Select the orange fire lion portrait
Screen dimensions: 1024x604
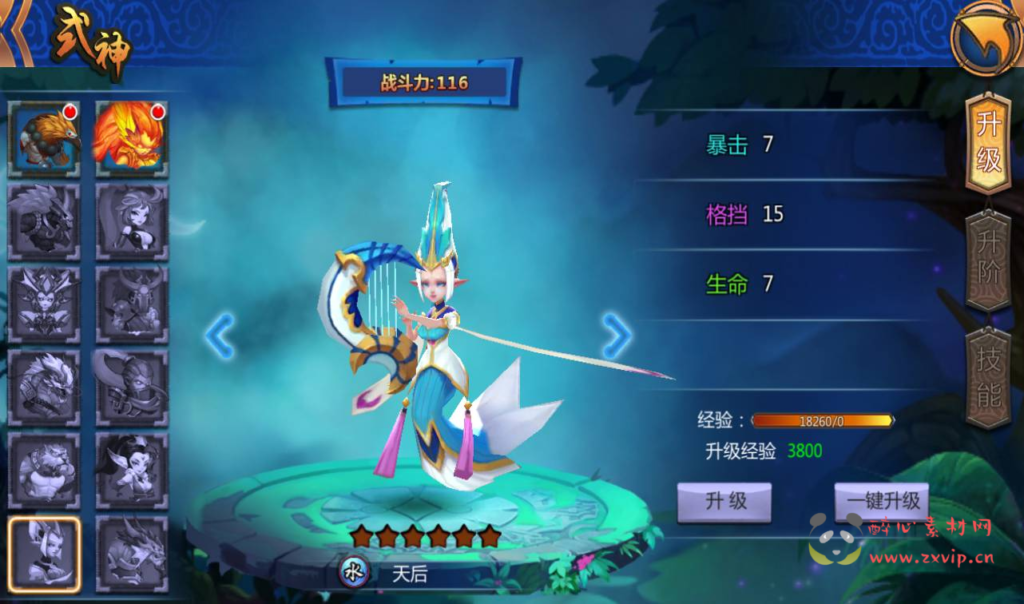(131, 136)
